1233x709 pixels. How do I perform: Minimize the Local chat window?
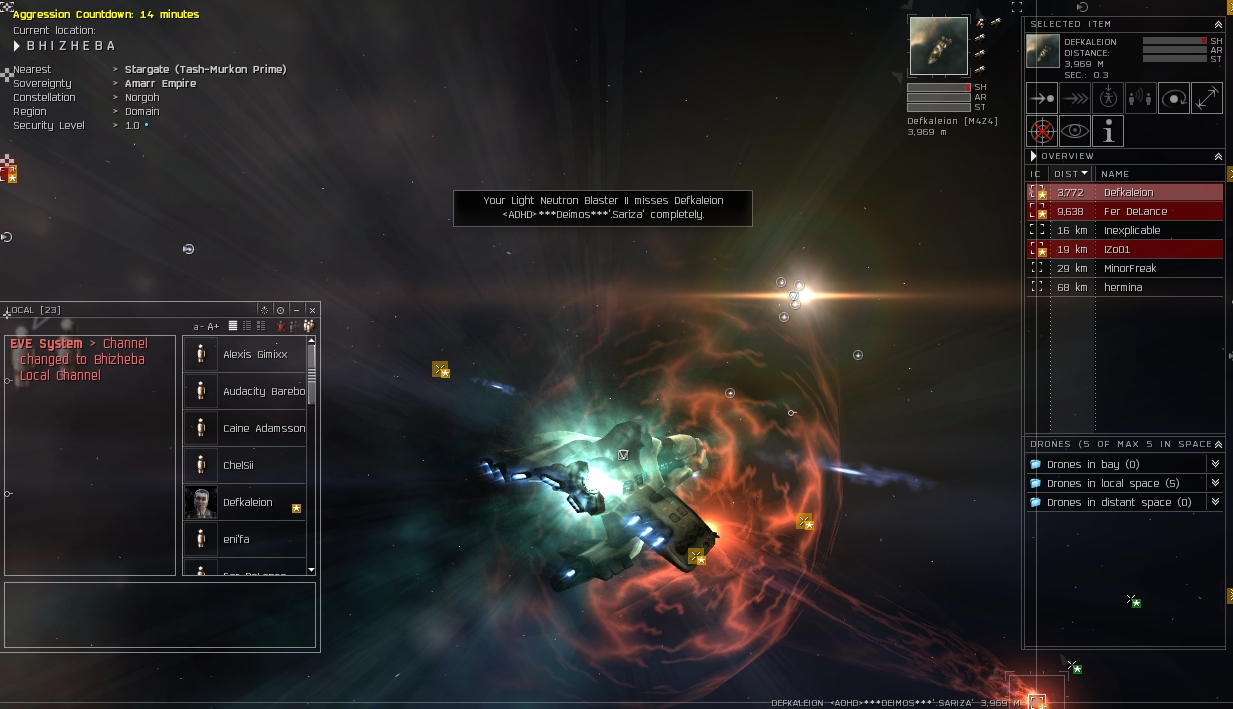(x=296, y=310)
